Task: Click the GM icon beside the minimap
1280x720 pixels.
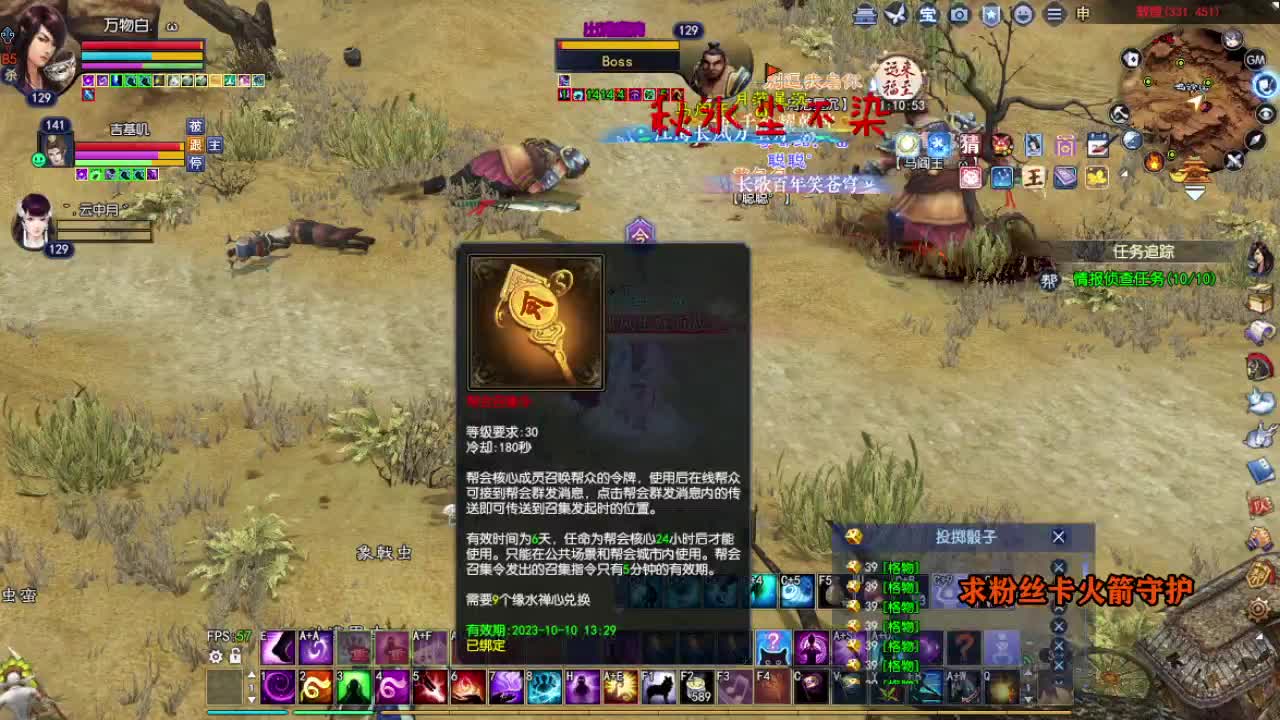Action: pos(1255,60)
